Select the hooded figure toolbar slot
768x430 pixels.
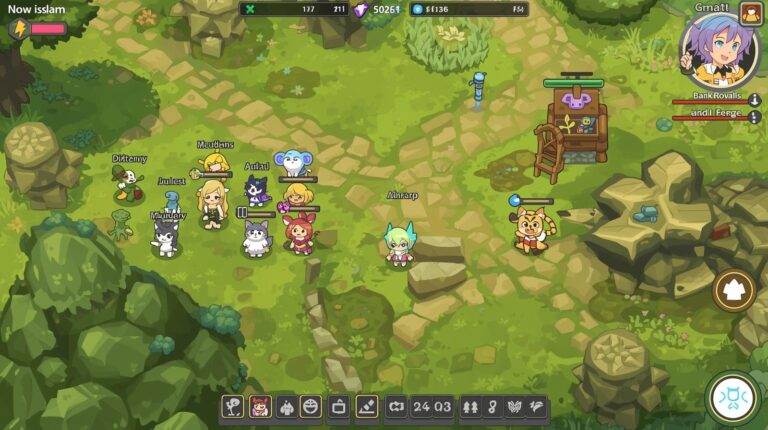[x=285, y=407]
